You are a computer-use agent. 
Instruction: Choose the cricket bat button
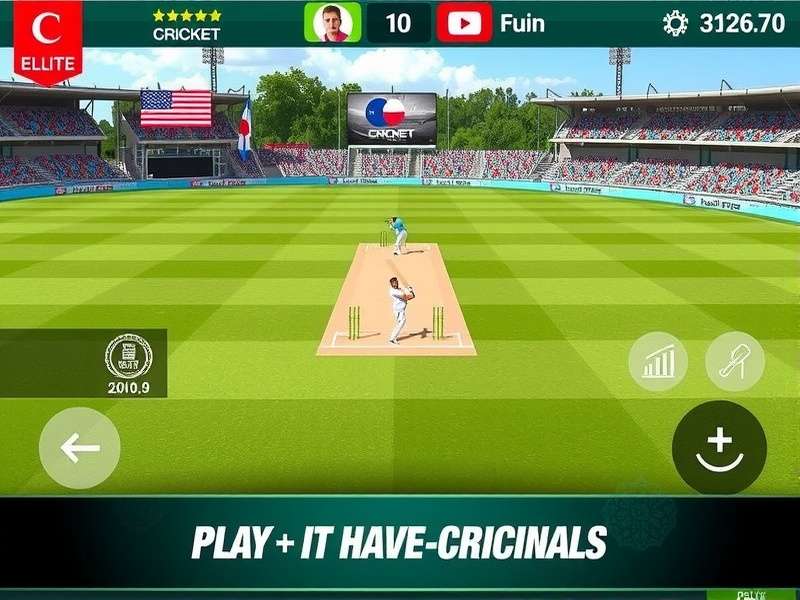pos(735,362)
